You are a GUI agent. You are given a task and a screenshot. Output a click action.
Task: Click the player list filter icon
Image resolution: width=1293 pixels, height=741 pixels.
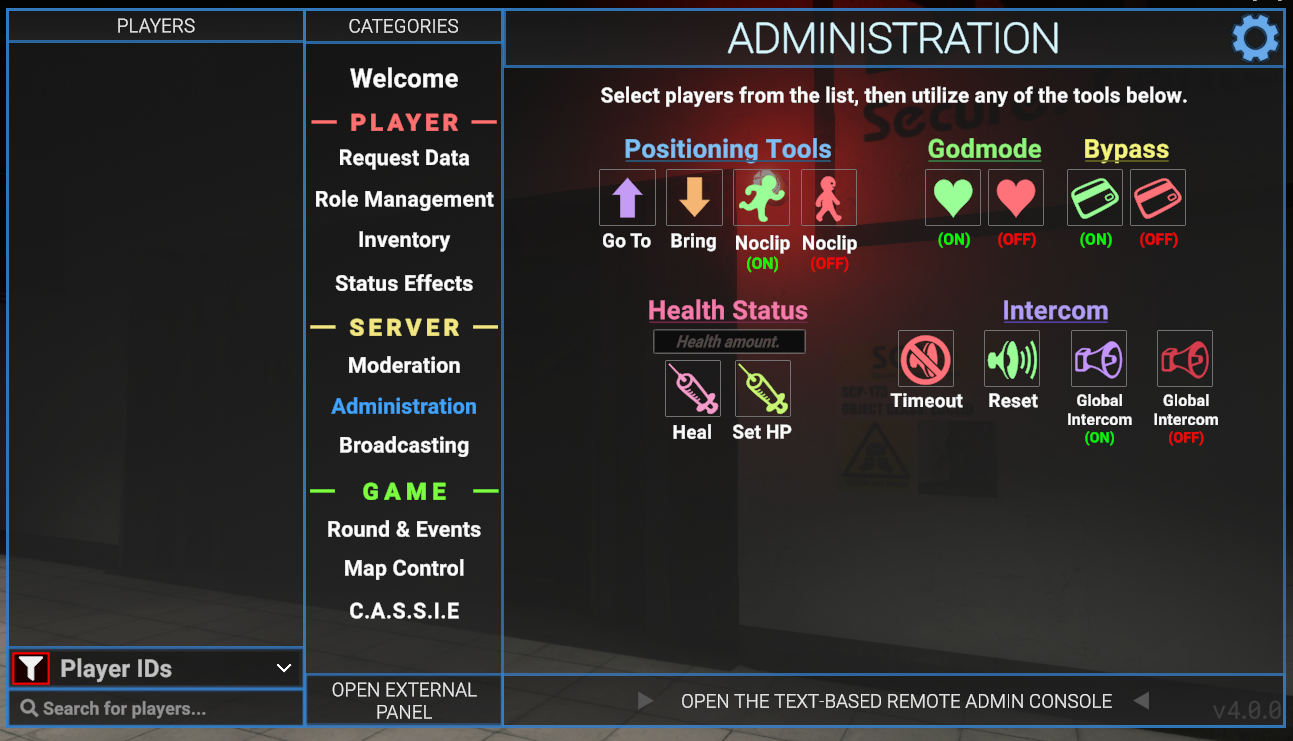tap(30, 667)
